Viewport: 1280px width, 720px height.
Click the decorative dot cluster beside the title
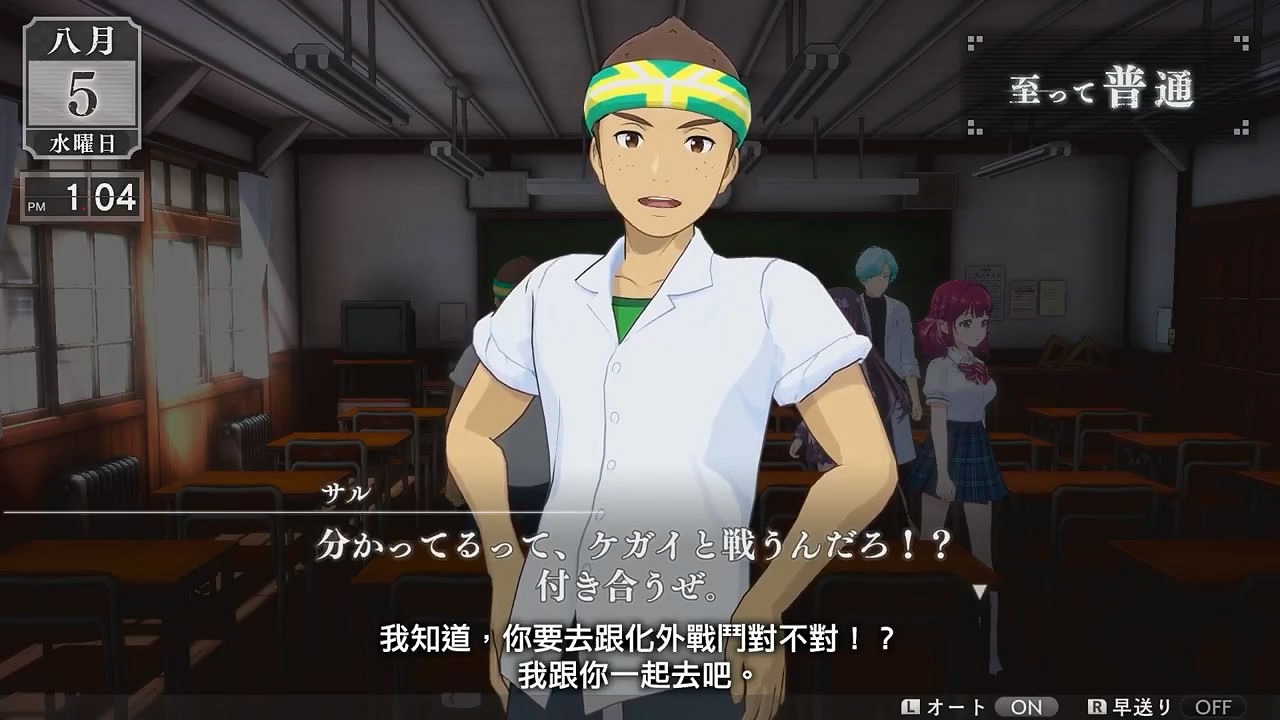(973, 44)
